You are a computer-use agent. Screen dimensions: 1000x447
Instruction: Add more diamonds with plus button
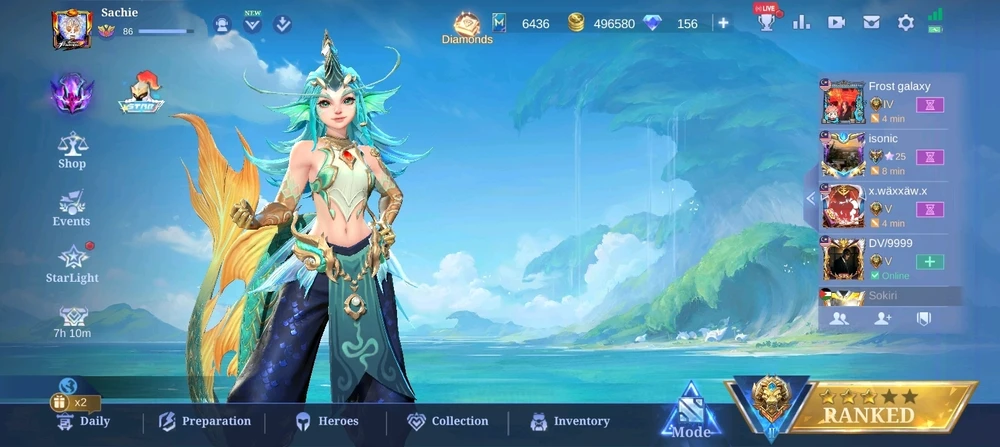coord(723,23)
